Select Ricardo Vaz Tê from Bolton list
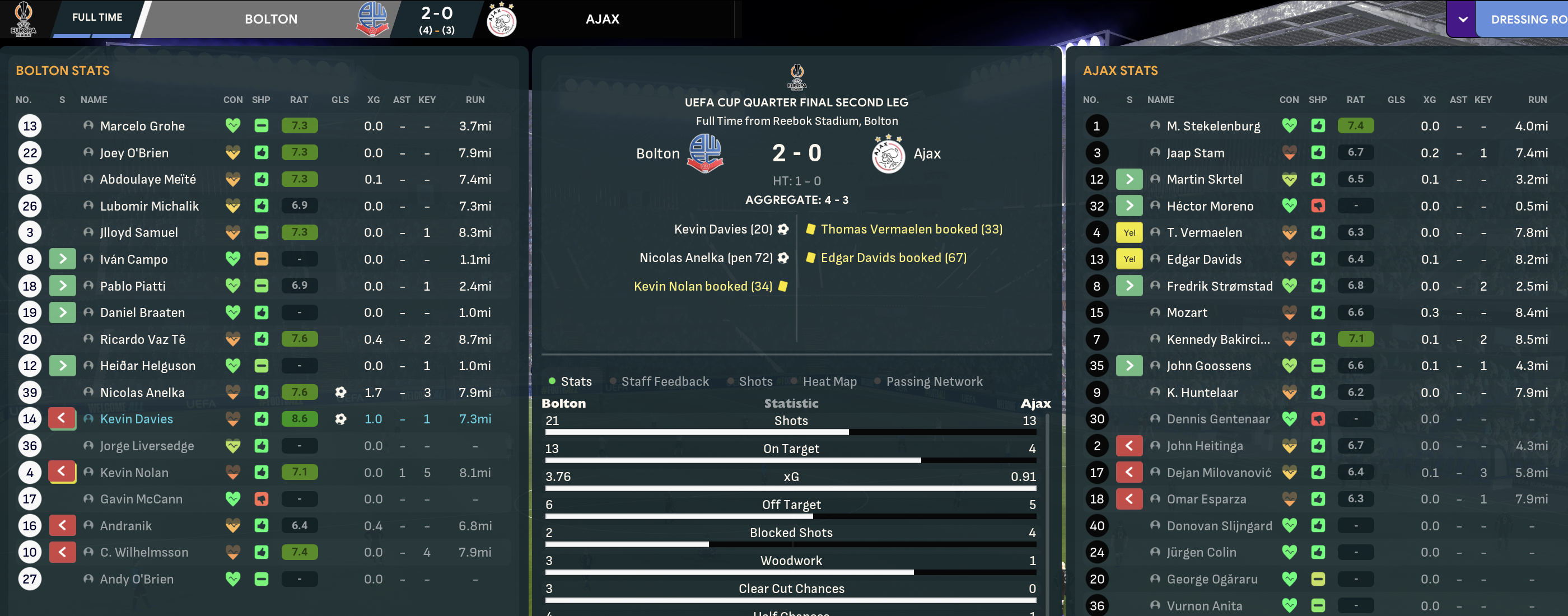This screenshot has width=1568, height=616. 142,340
